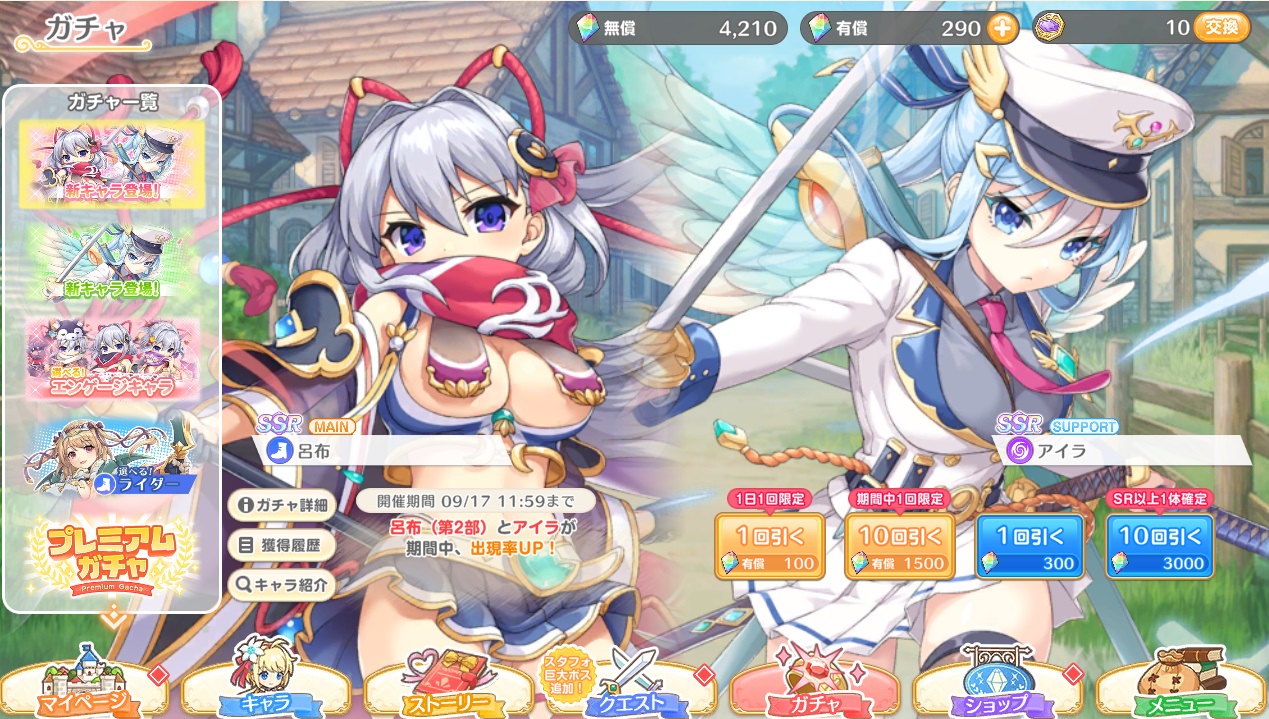Select the エンゲージキャラ gacha banner
Screen dimensions: 1269x719
[x=112, y=360]
